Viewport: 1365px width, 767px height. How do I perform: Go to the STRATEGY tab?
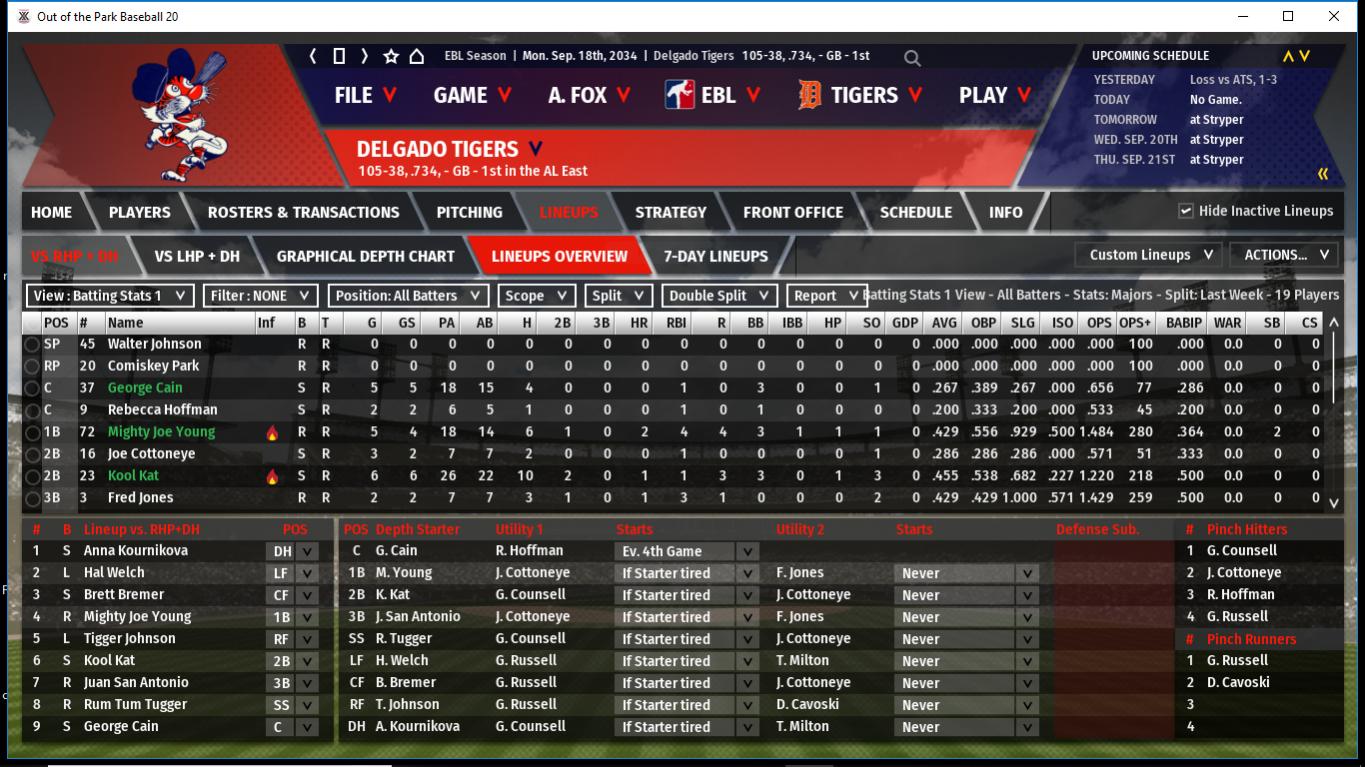pyautogui.click(x=670, y=212)
